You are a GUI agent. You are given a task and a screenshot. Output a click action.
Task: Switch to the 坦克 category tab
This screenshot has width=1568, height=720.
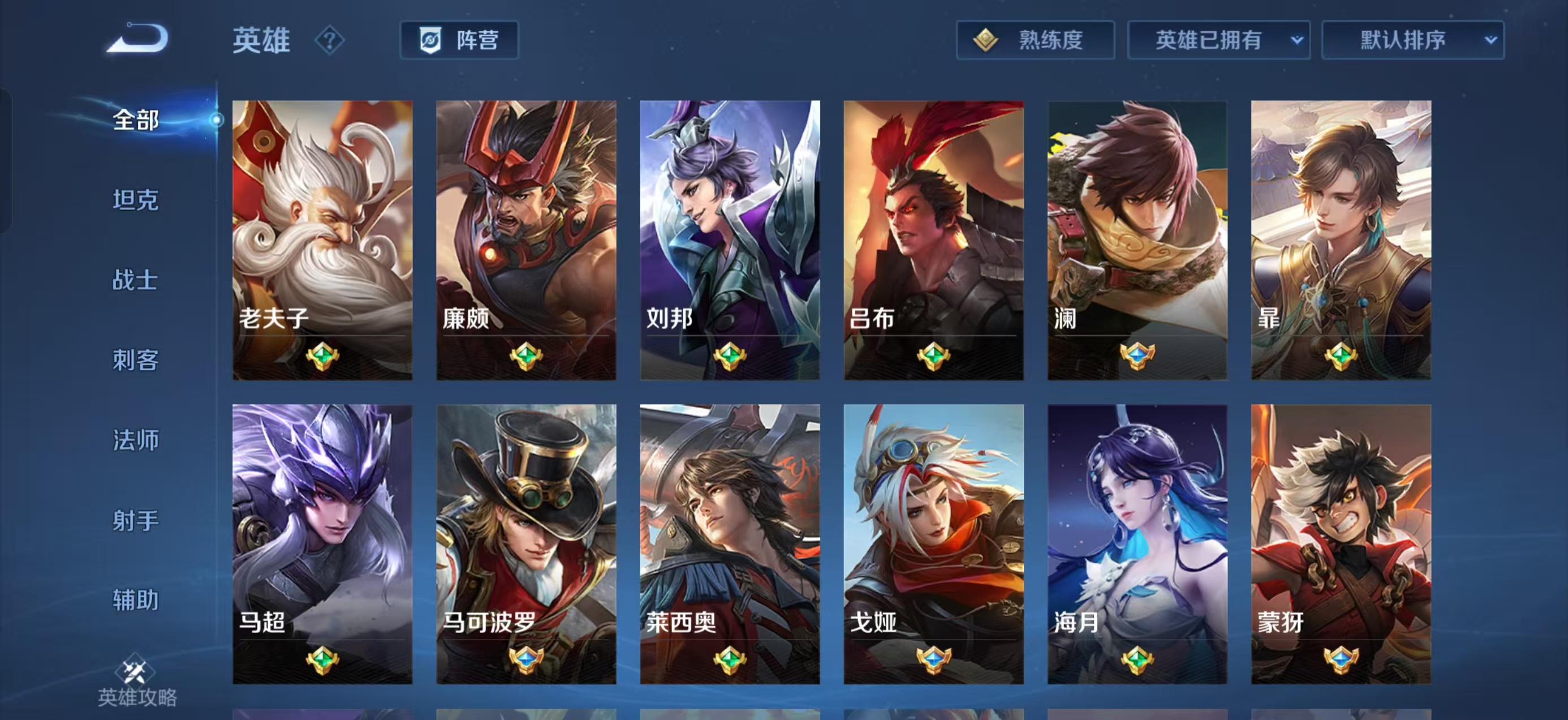point(135,199)
